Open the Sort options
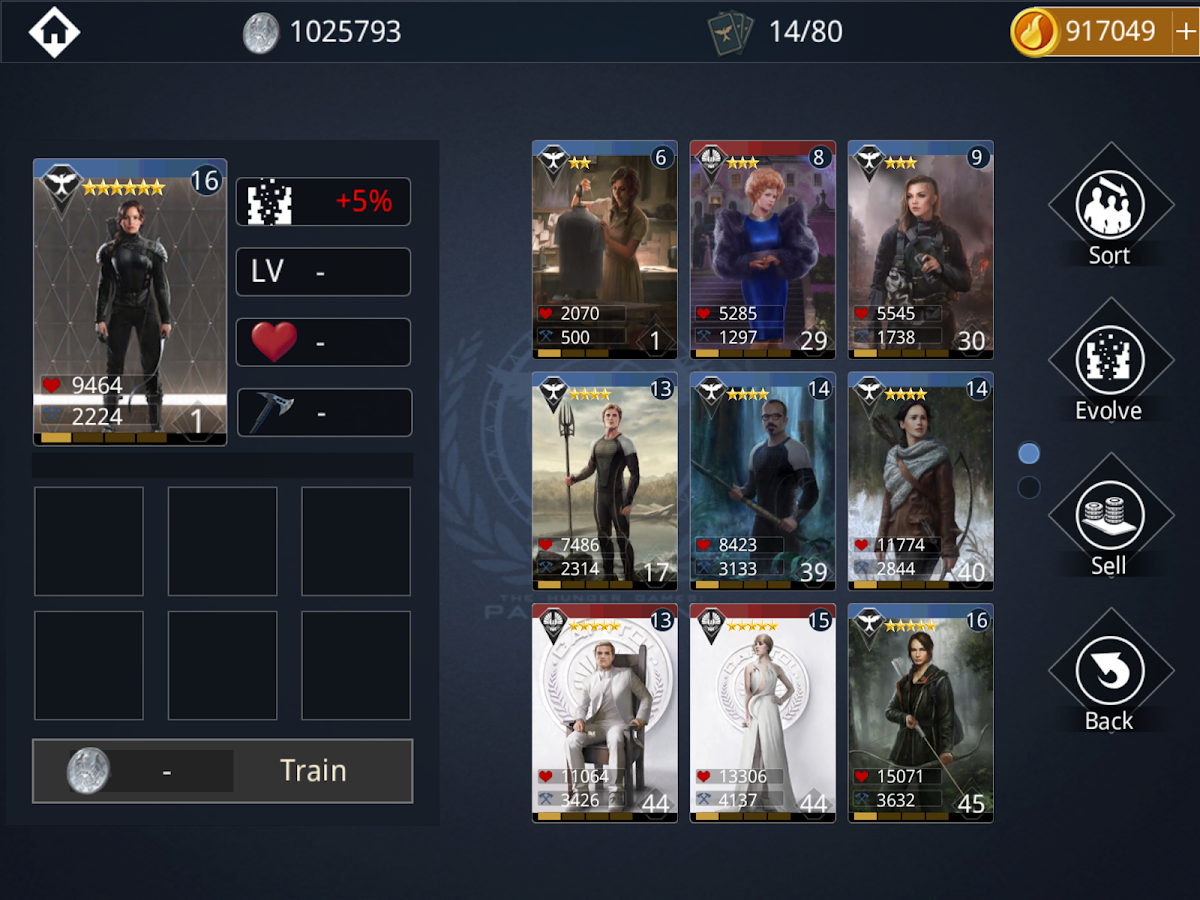The width and height of the screenshot is (1200, 900). click(x=1109, y=210)
